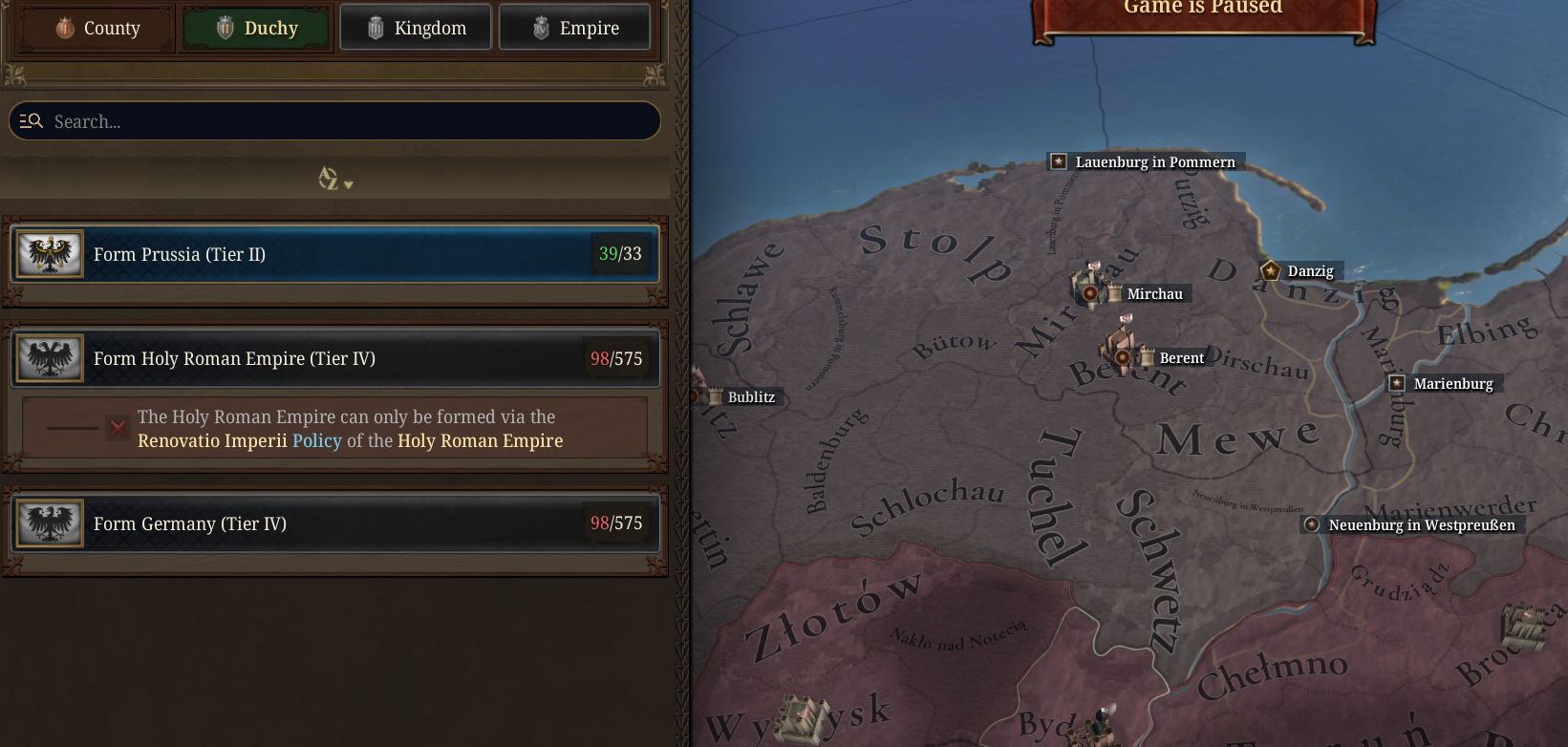This screenshot has height=747, width=1568.
Task: Switch to the Kingdom tab
Action: pos(415,27)
